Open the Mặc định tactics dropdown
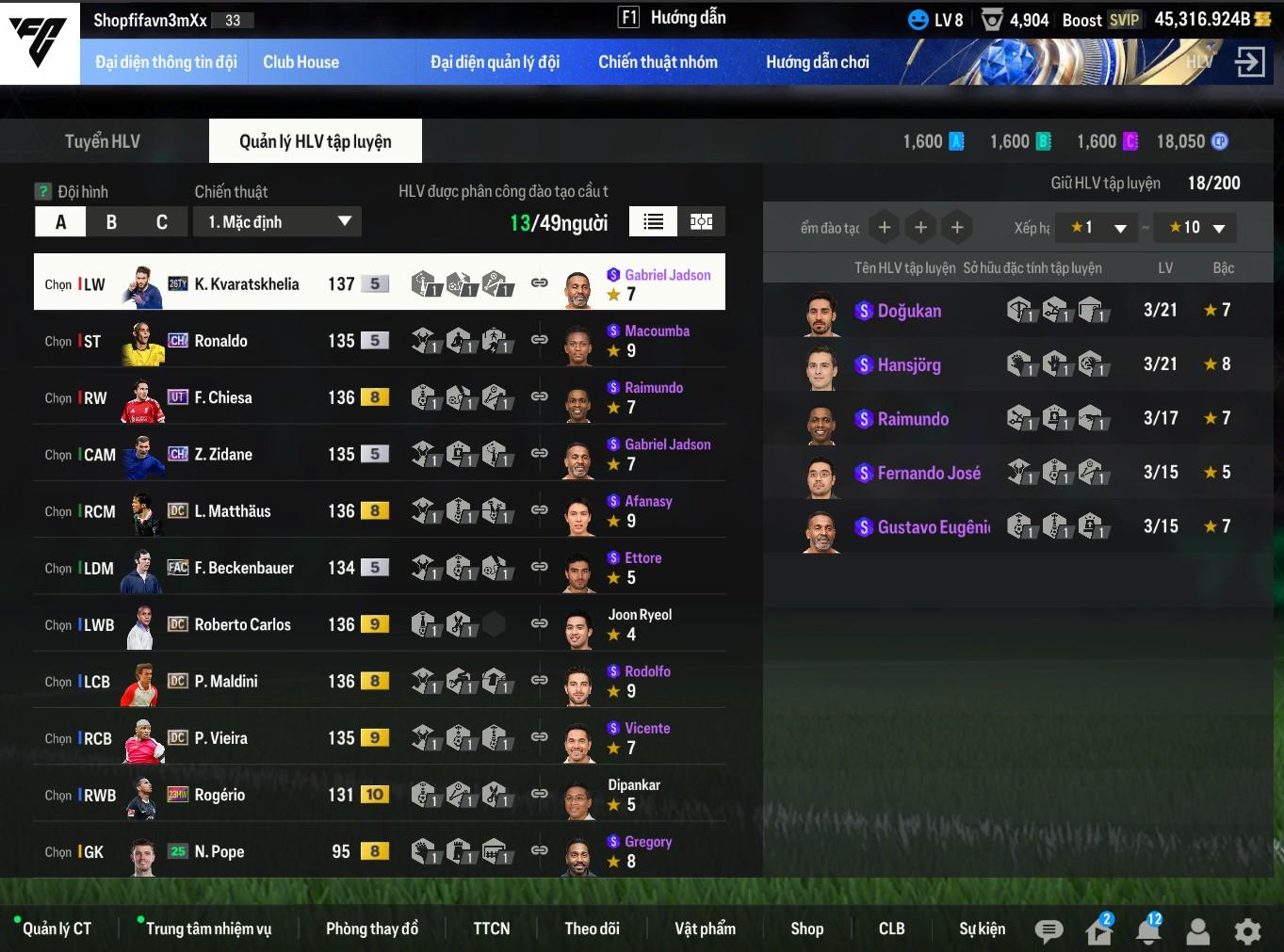Image resolution: width=1284 pixels, height=952 pixels. point(278,222)
